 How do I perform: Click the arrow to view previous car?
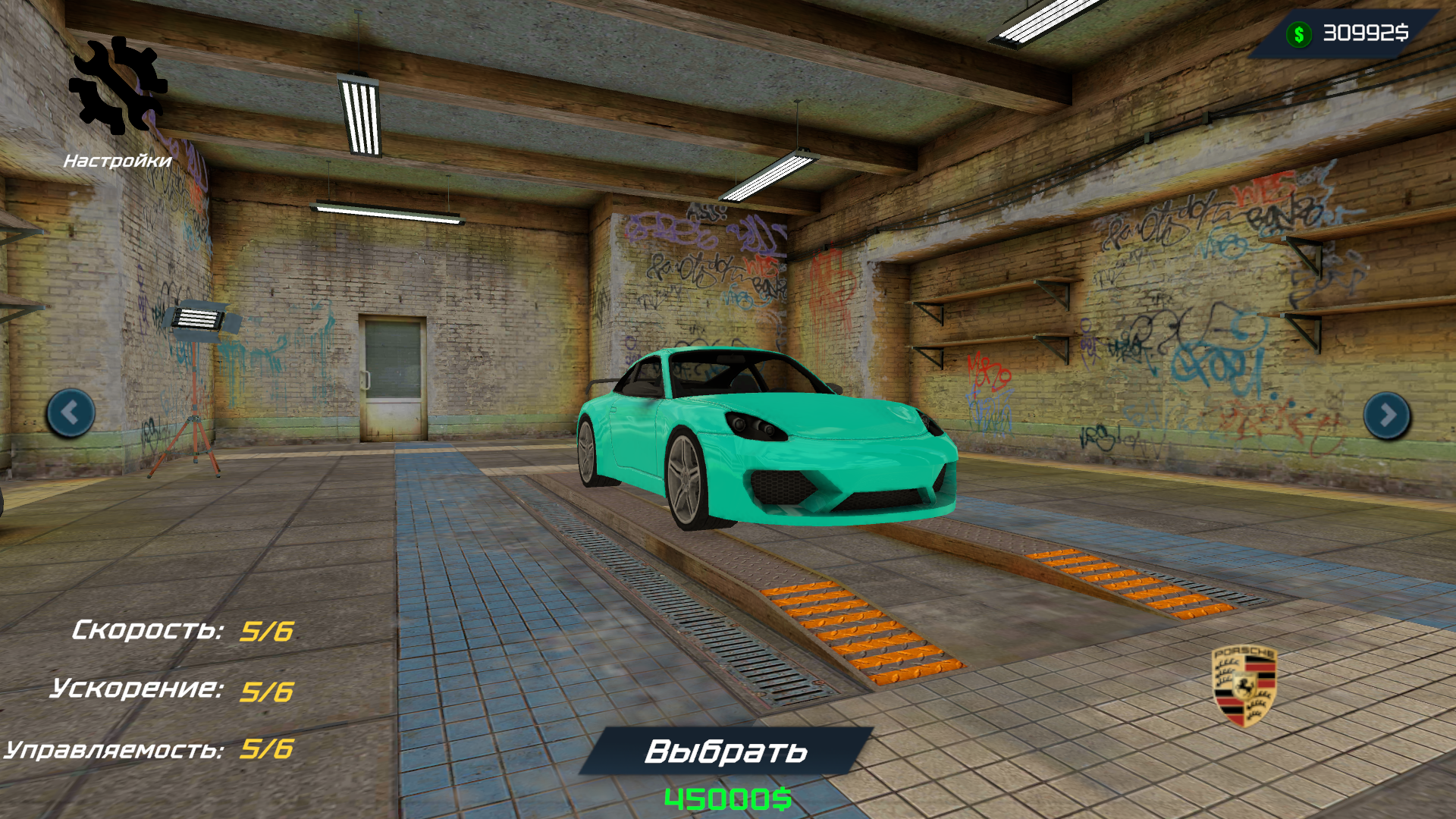(x=69, y=412)
